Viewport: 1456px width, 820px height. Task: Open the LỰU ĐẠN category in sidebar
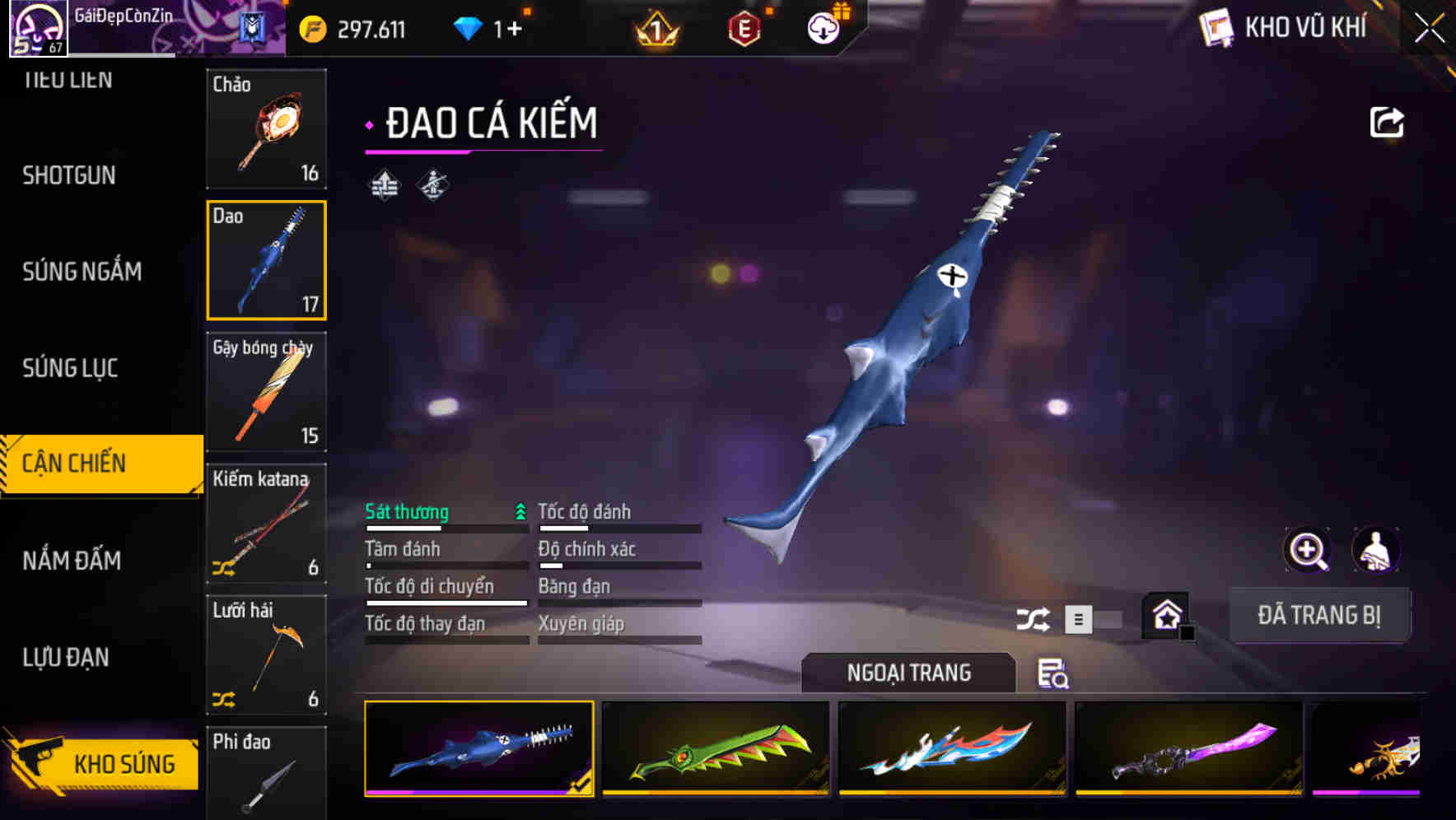pos(66,657)
